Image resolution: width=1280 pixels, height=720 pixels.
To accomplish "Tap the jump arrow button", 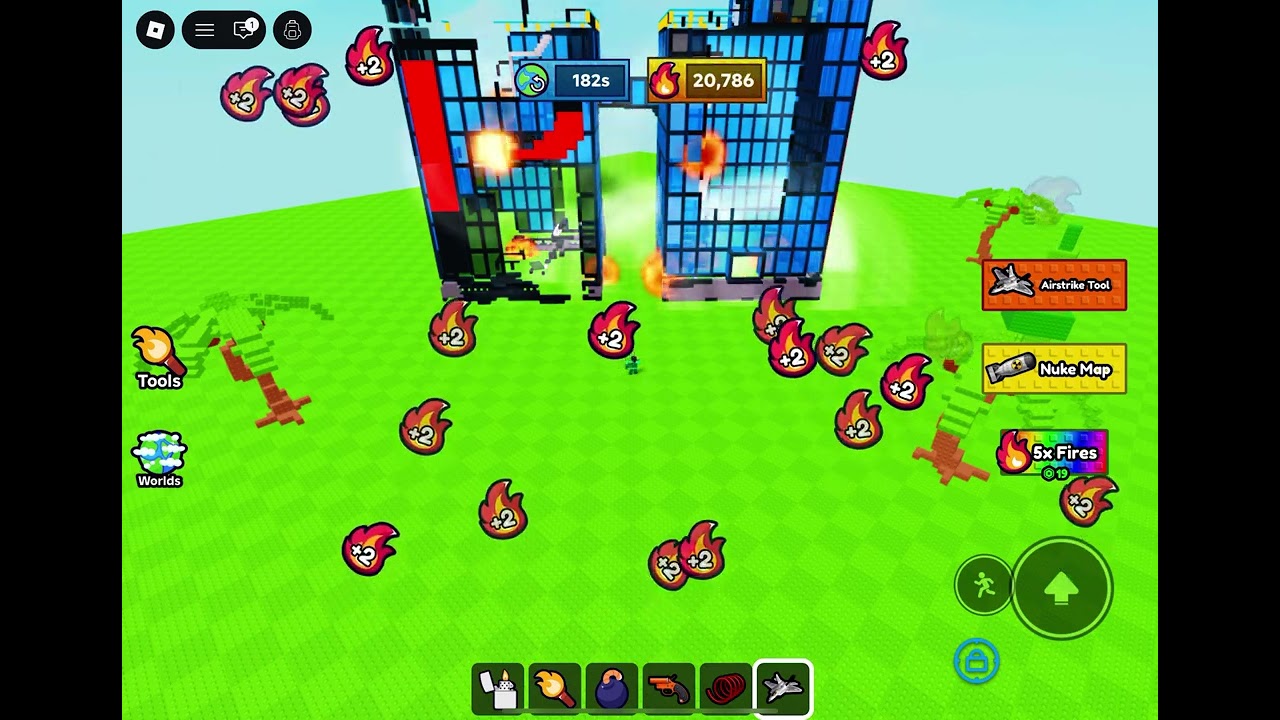I will coord(1061,589).
